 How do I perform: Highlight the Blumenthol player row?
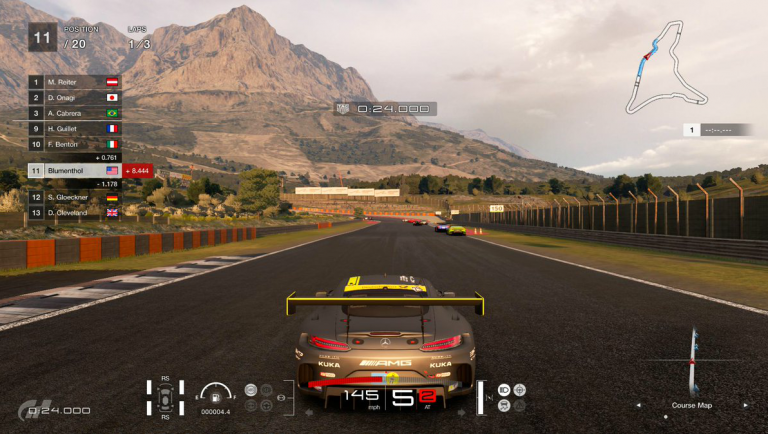coord(75,171)
